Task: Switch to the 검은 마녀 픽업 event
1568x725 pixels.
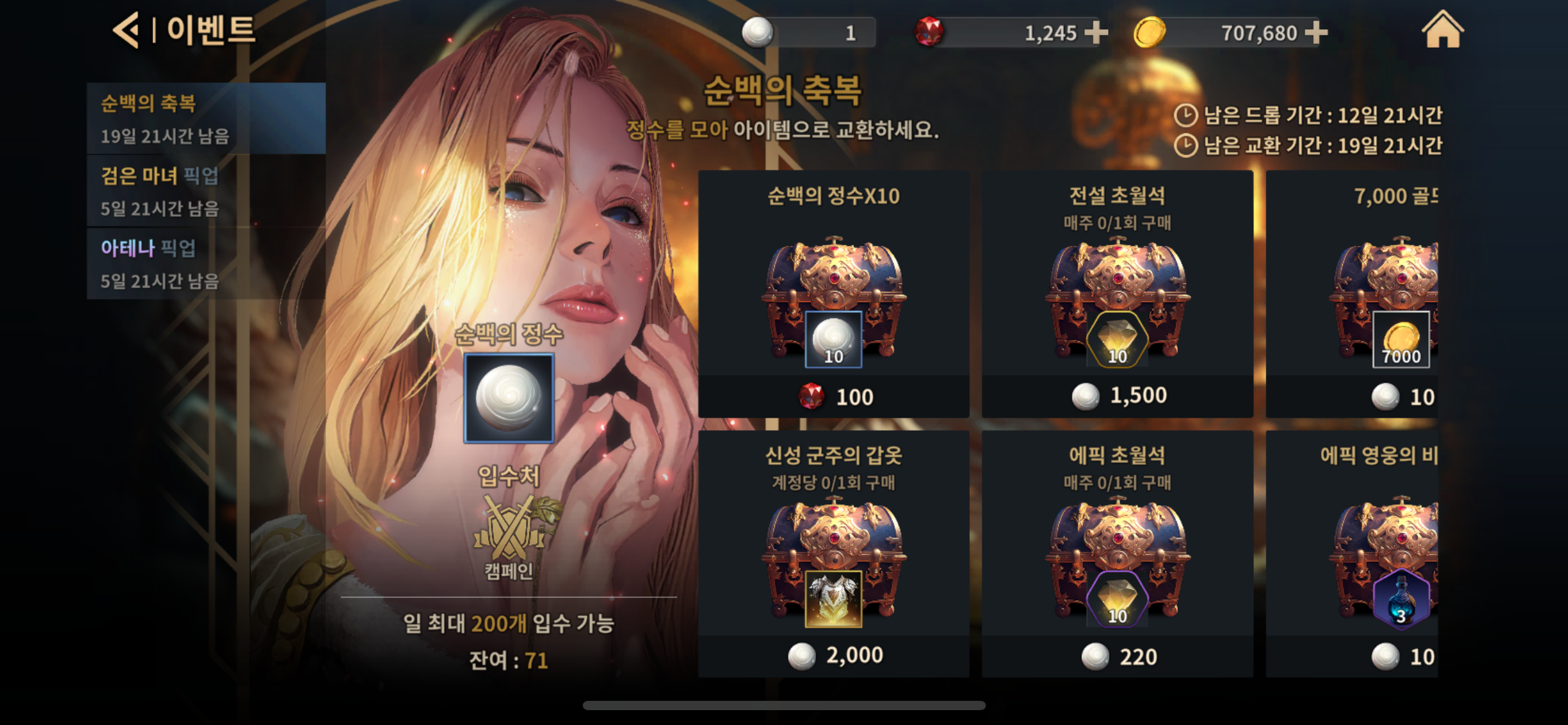Action: coord(206,191)
